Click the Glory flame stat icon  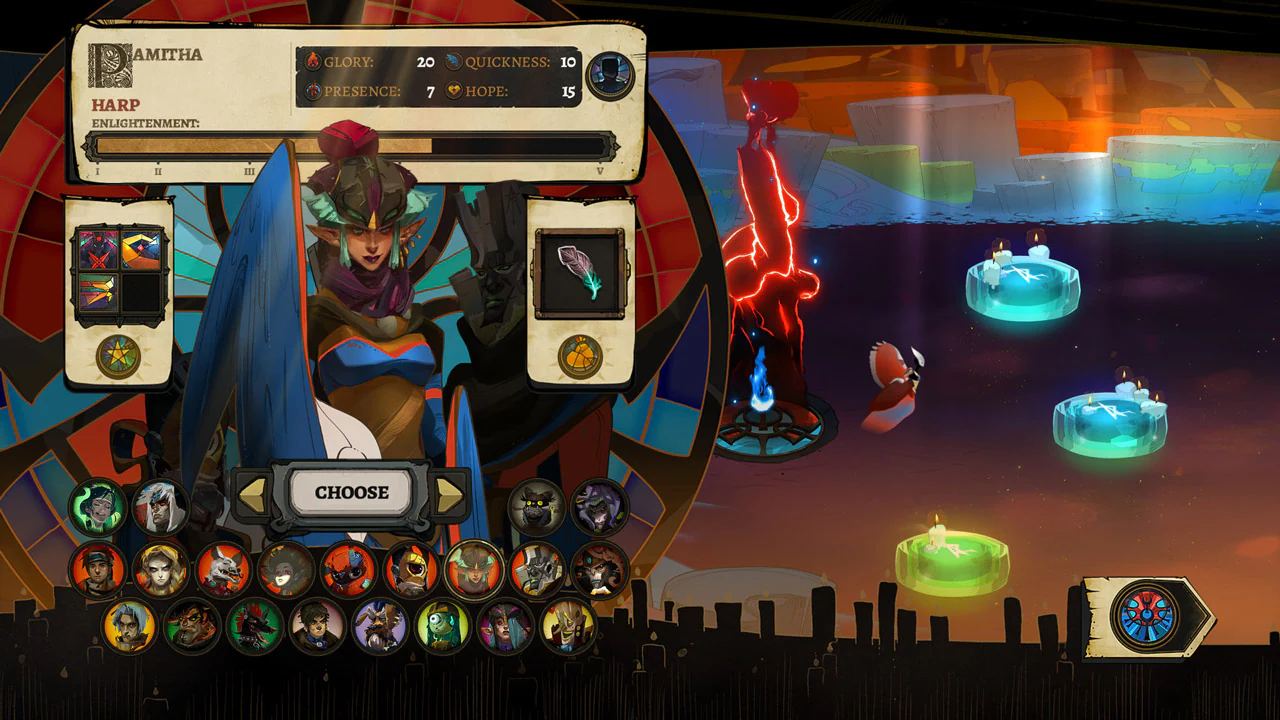(312, 62)
